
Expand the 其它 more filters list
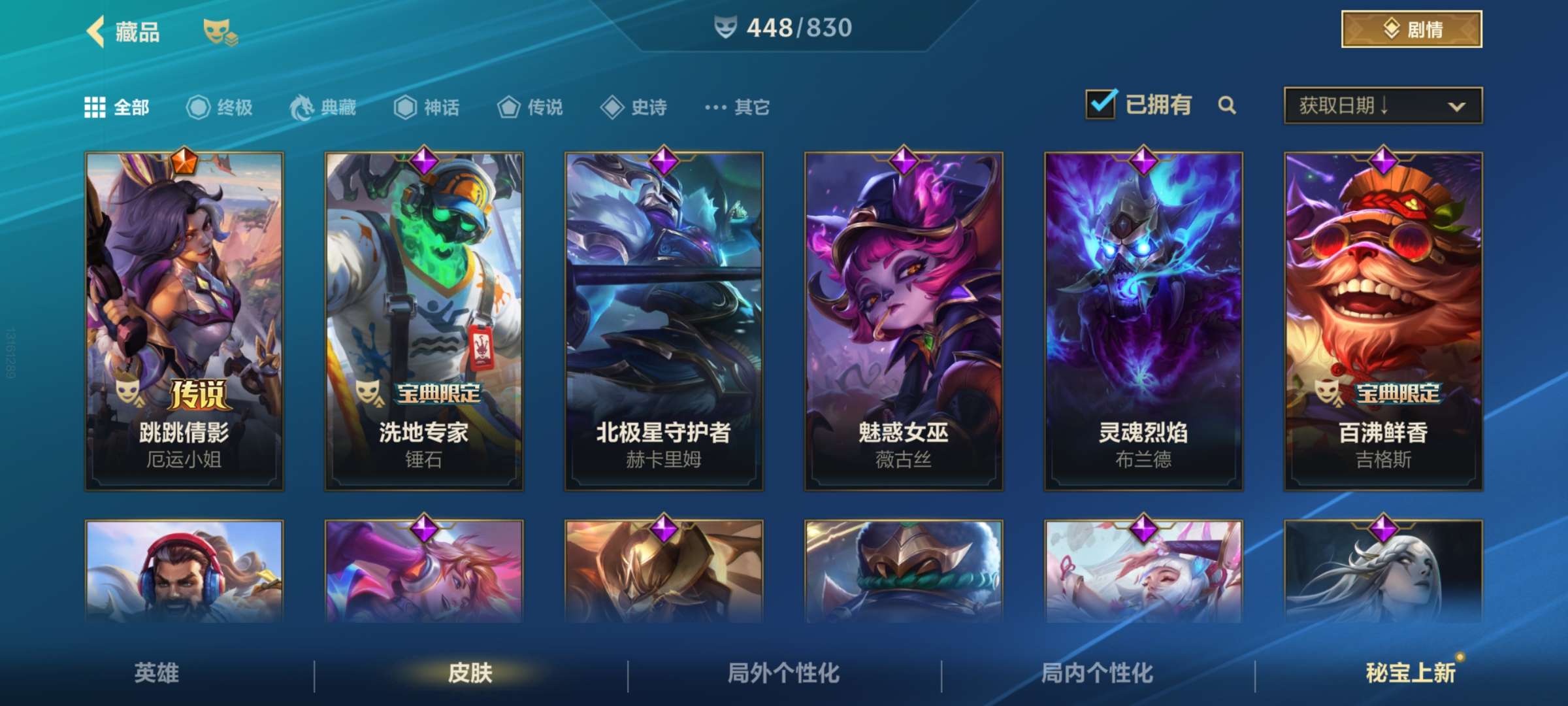pos(715,107)
